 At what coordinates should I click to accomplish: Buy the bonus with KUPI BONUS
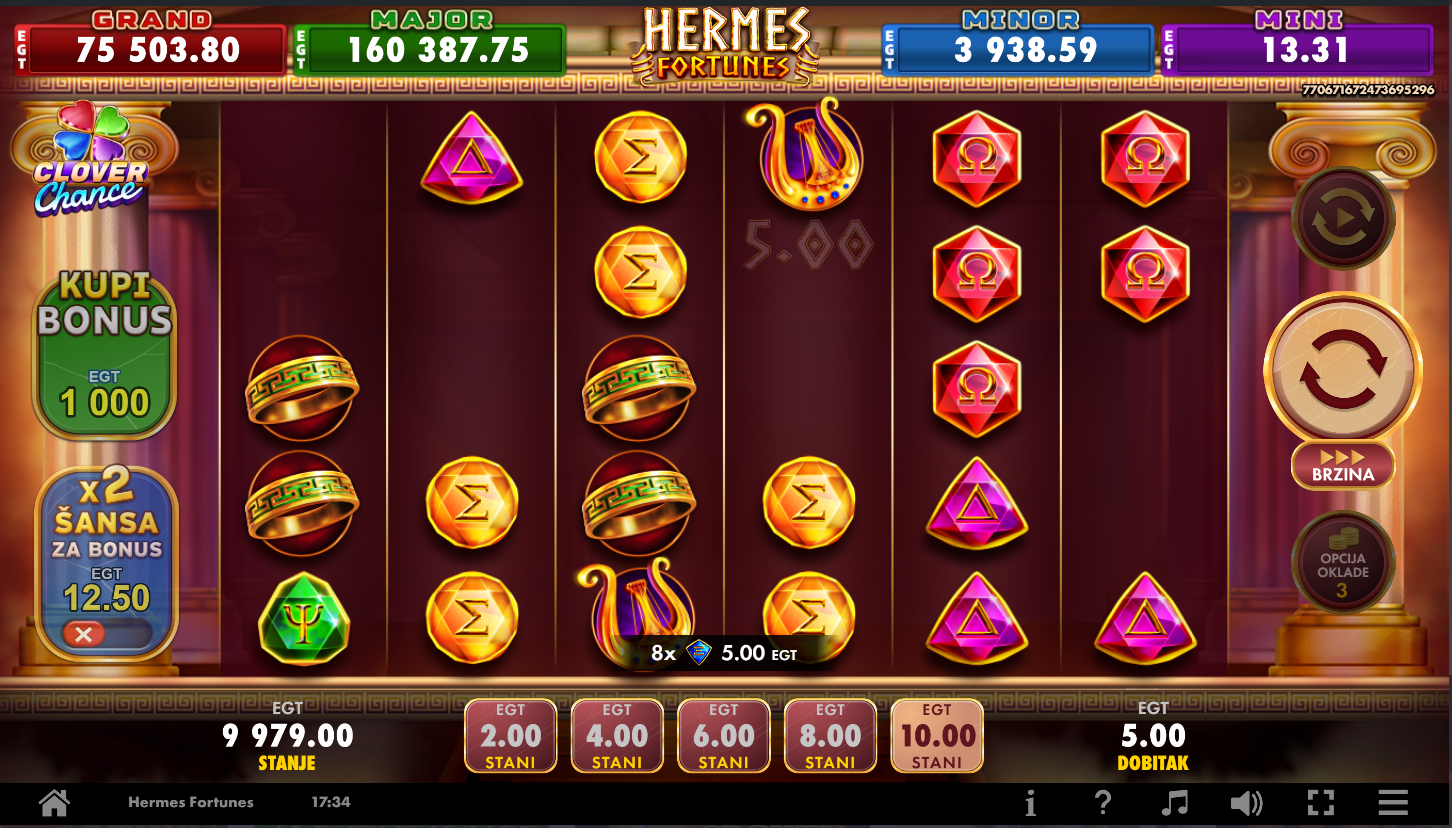[105, 355]
